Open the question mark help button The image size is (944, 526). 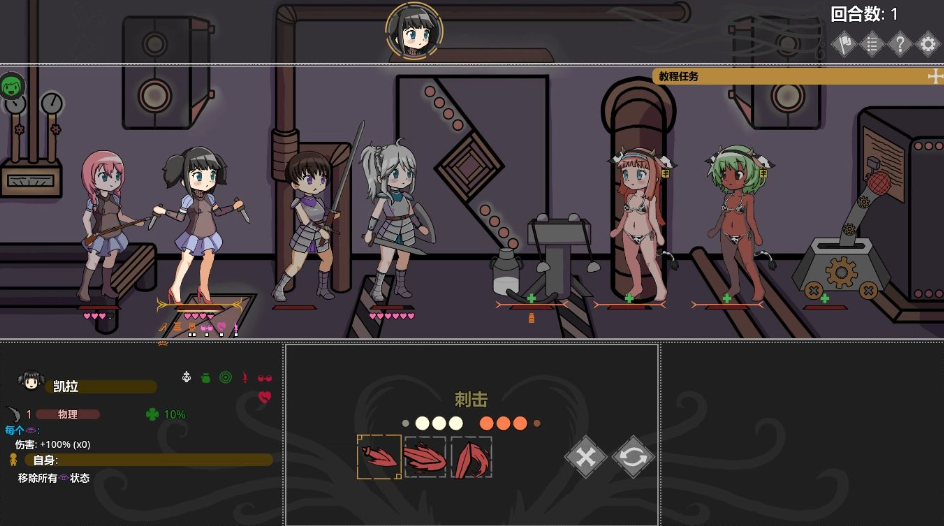pos(900,44)
